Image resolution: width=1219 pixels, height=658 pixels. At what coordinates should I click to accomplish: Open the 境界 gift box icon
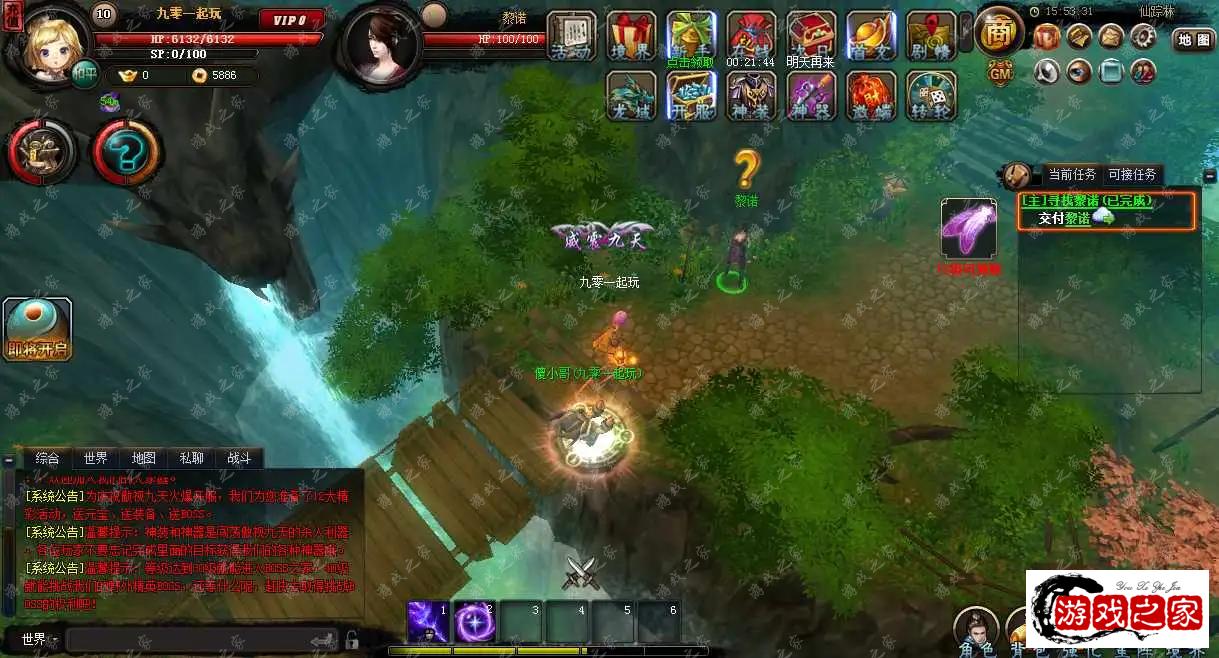(632, 36)
